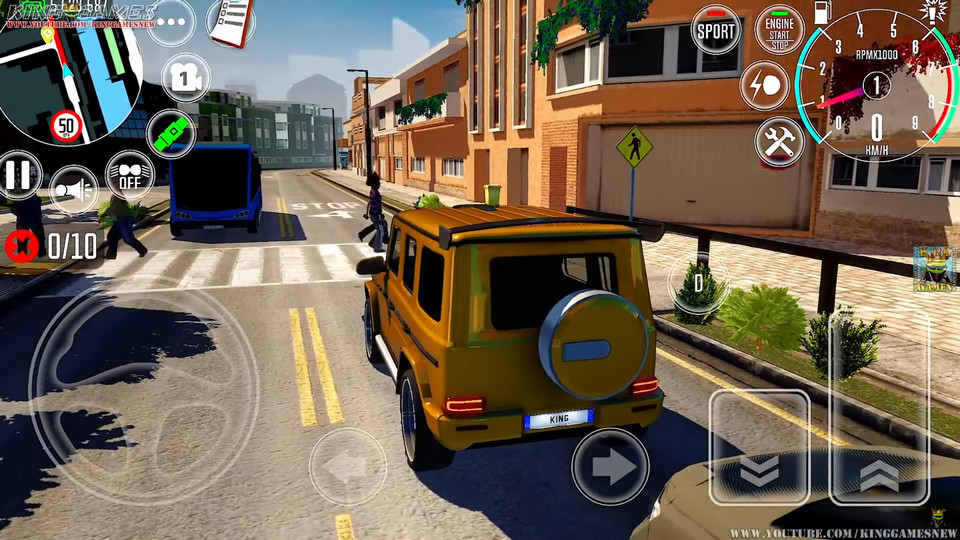Toggle SPORT driving mode
Screen dimensions: 960x540
click(x=716, y=30)
